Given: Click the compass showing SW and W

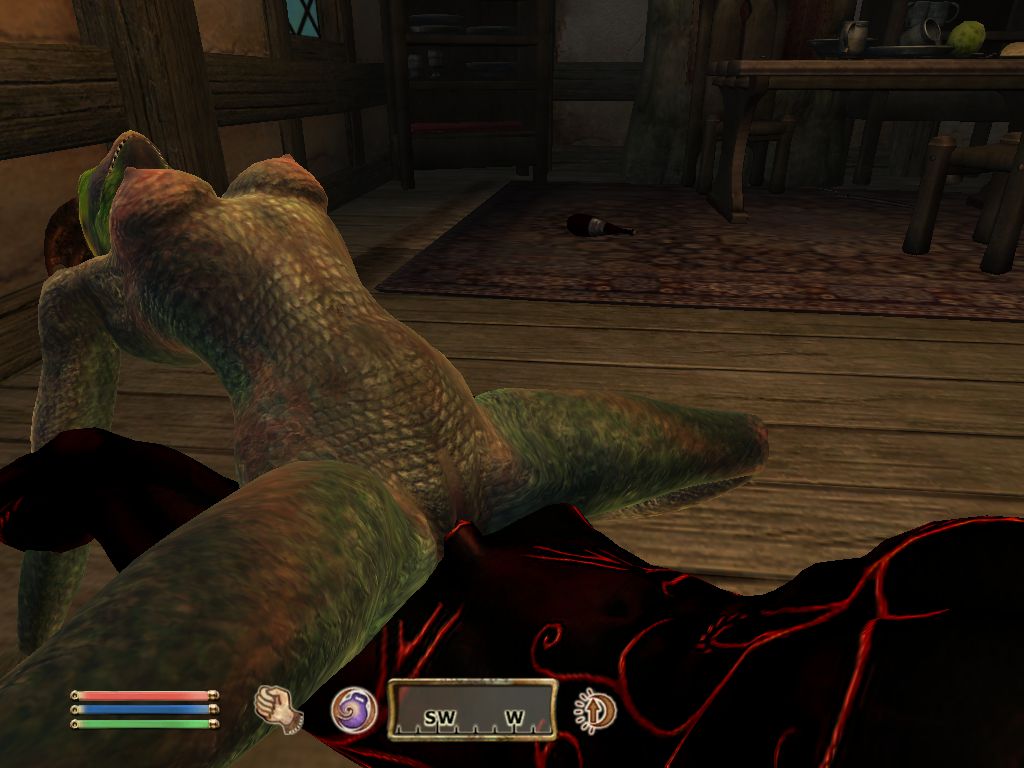Looking at the screenshot, I should click(x=472, y=710).
